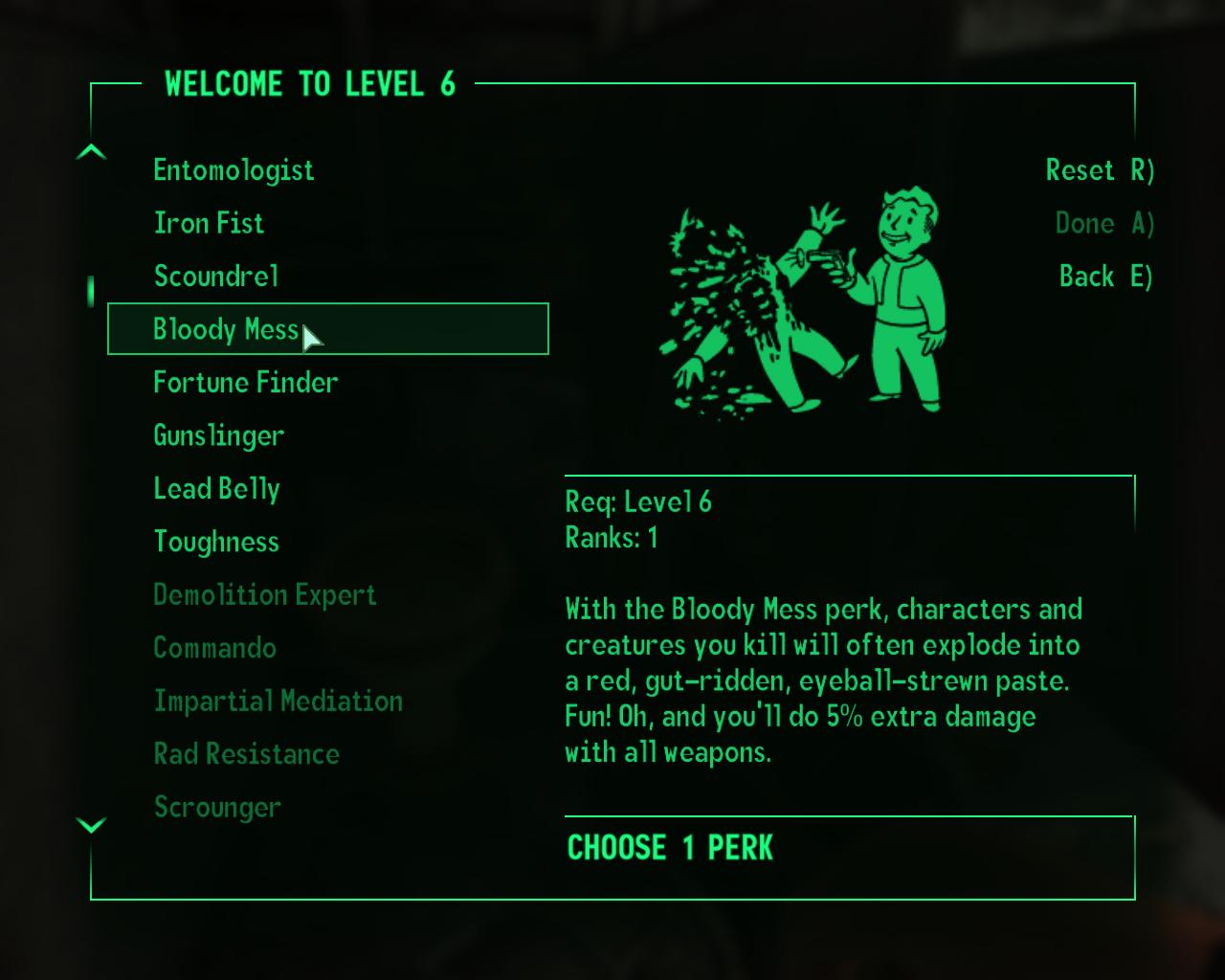This screenshot has height=980, width=1225.
Task: Click the Impartial Mediation perk entry
Action: click(278, 702)
